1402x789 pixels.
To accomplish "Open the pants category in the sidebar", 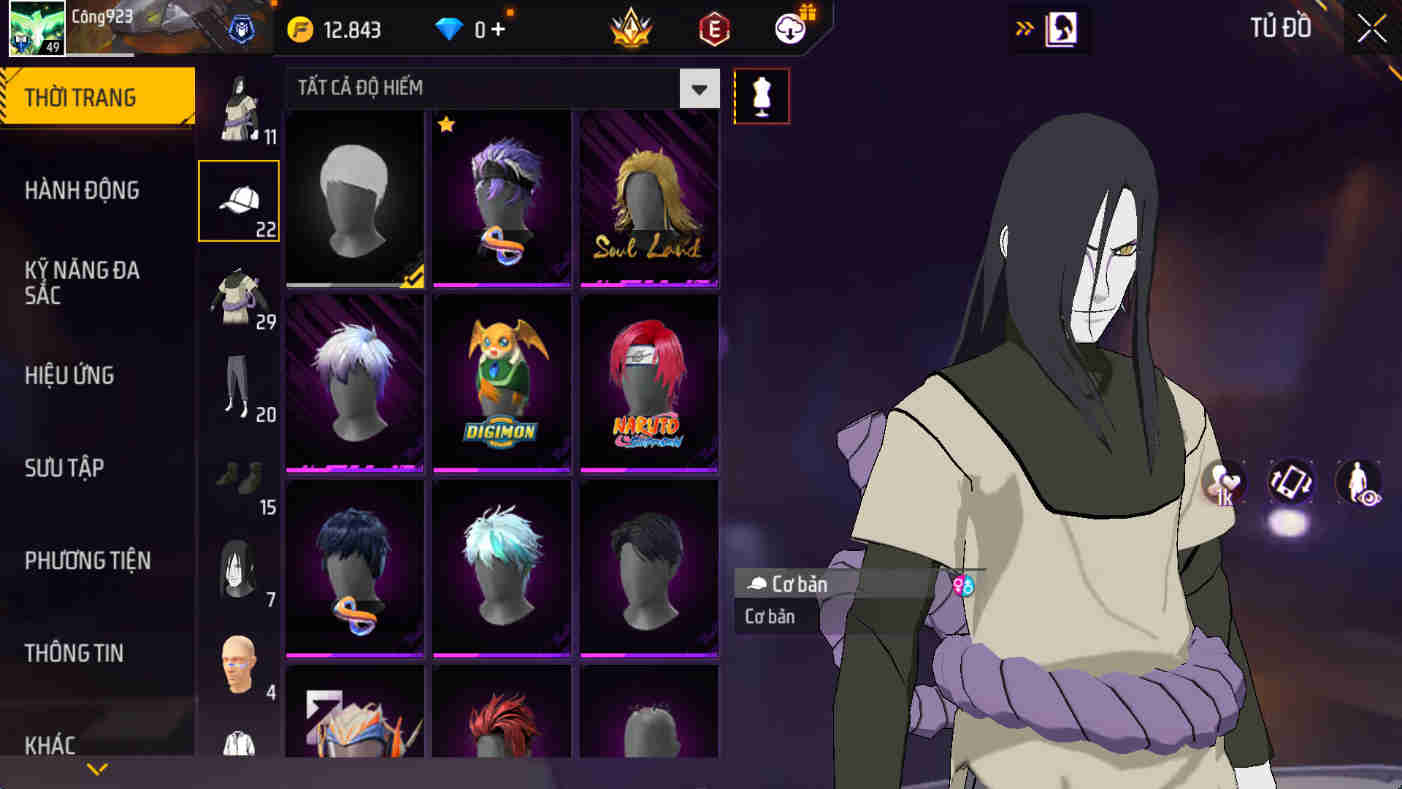I will [237, 385].
